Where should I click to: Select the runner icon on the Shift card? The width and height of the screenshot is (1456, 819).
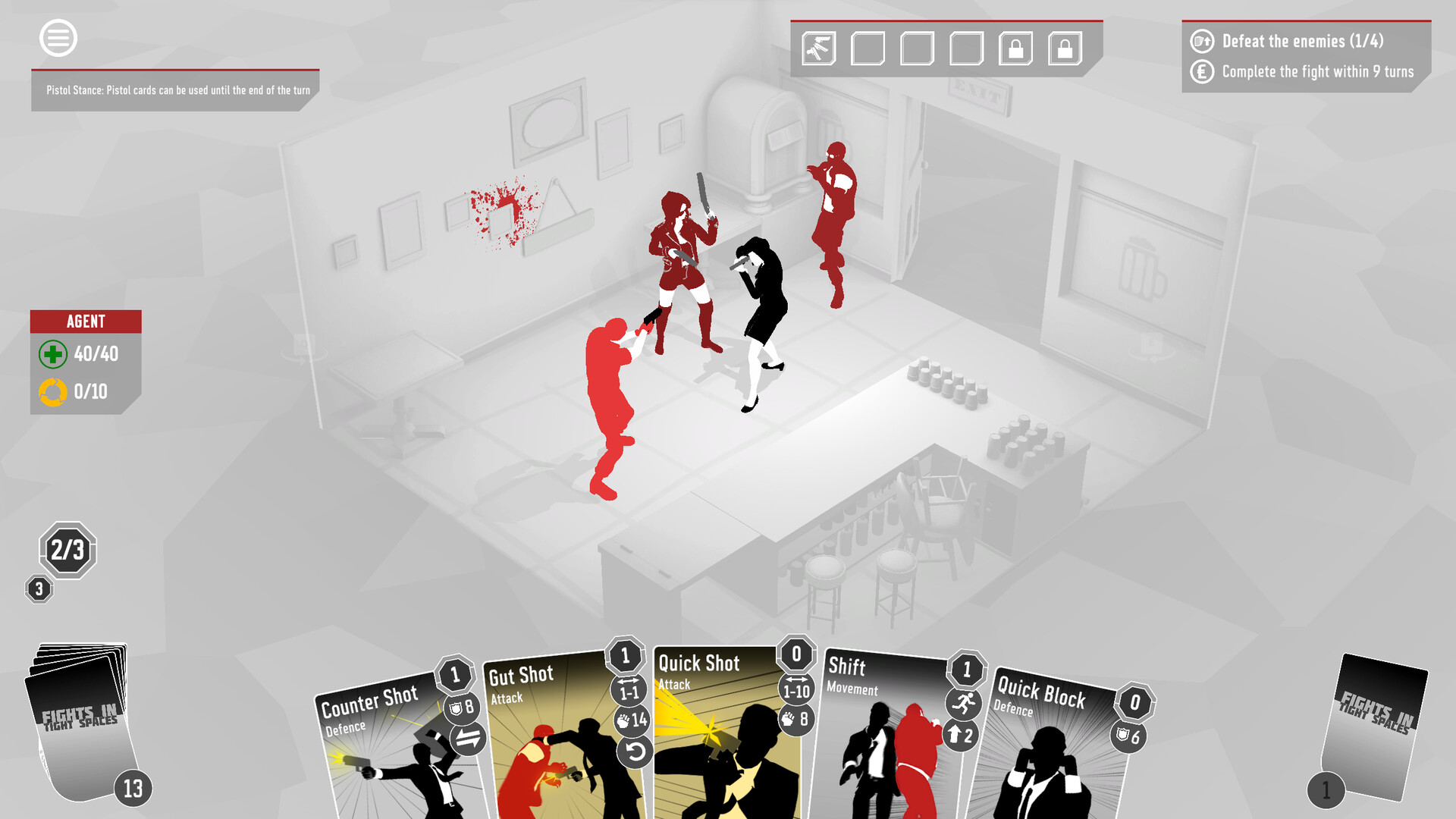click(962, 704)
